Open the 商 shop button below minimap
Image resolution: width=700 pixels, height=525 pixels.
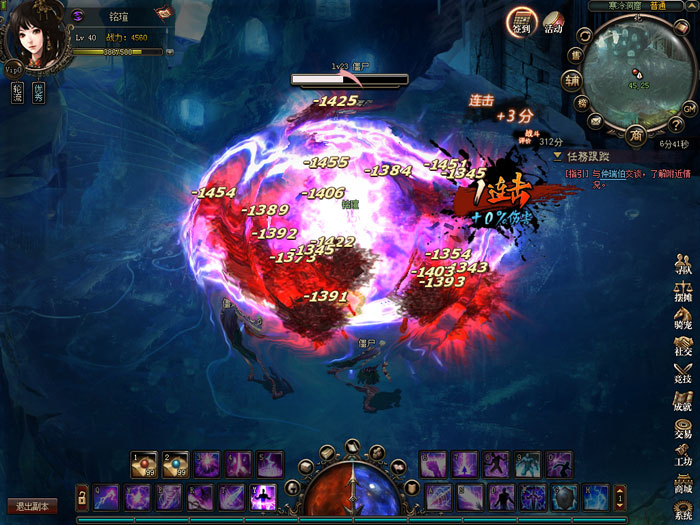tap(636, 135)
